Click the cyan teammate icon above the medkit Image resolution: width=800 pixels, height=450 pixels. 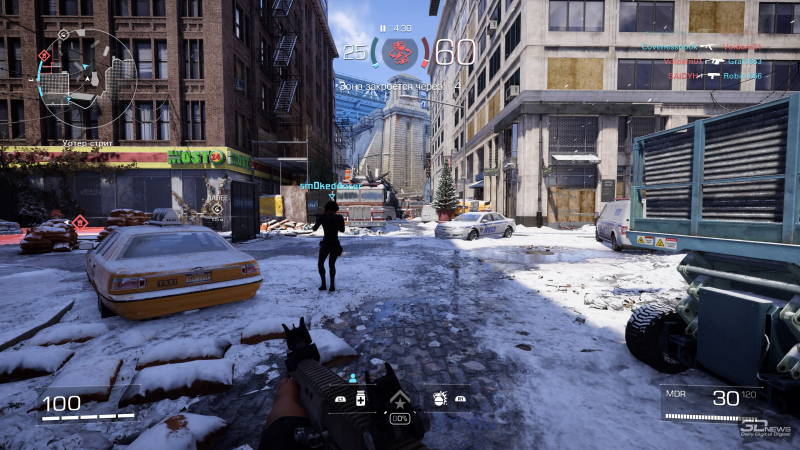click(352, 378)
